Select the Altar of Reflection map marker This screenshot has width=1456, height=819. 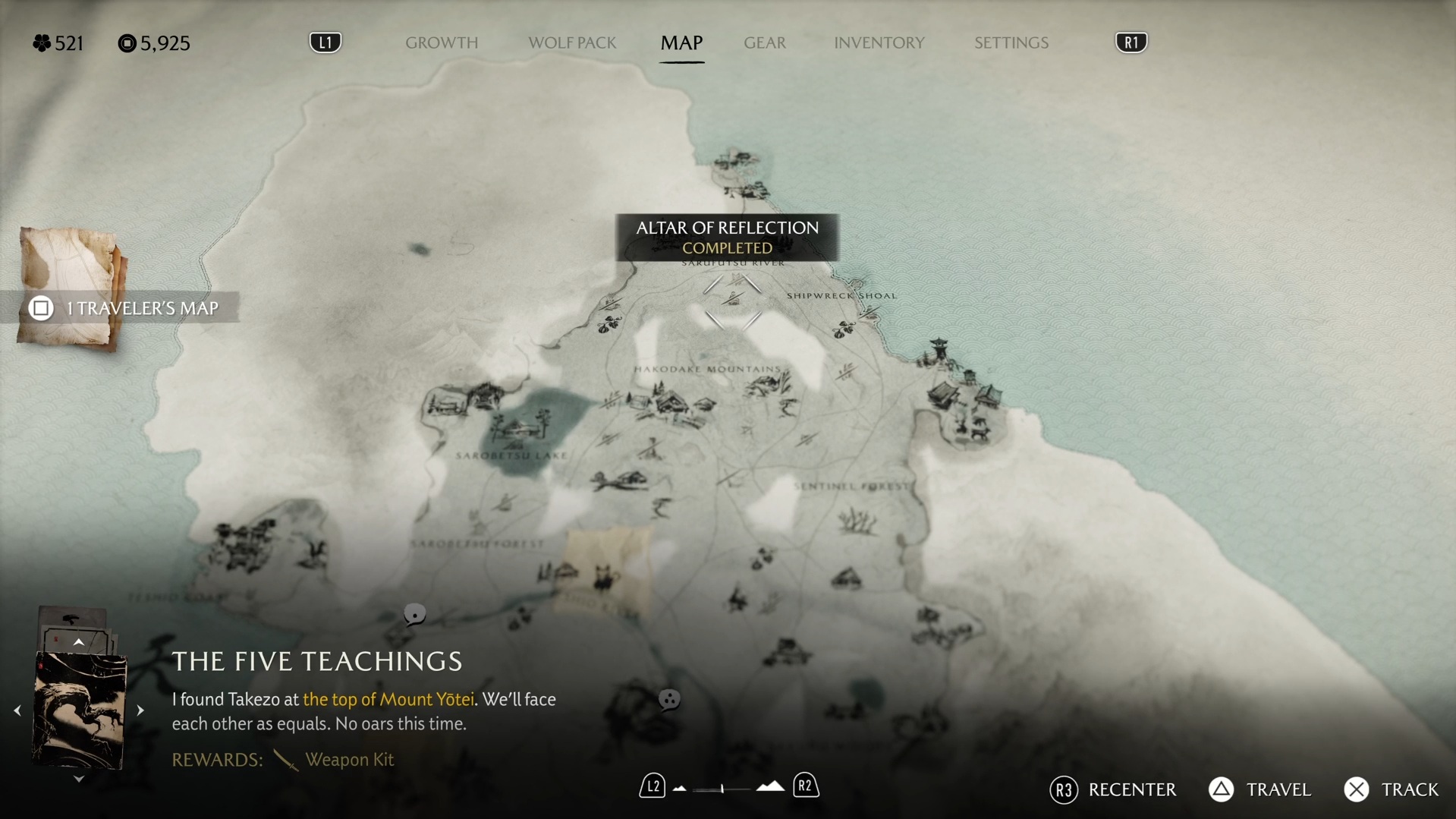732,301
